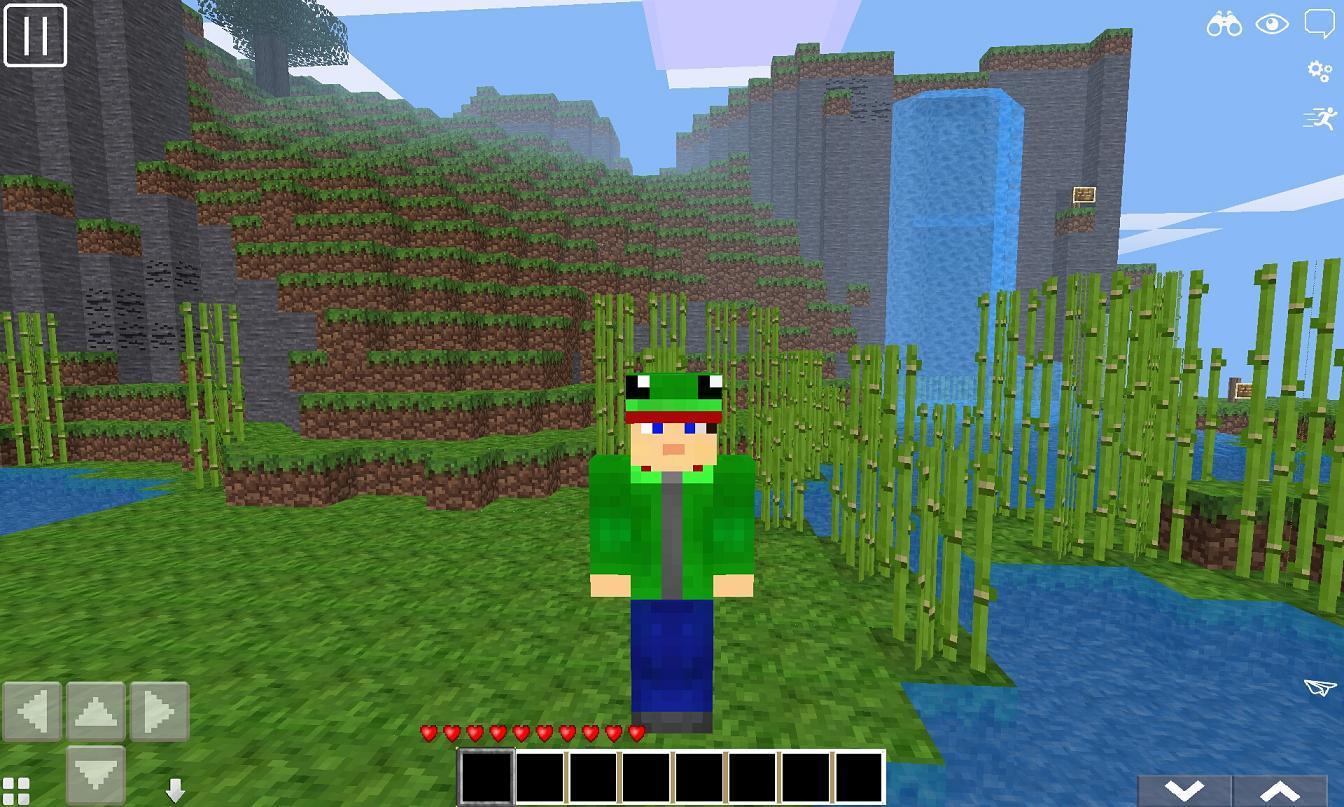Activate the sprint running icon
1344x807 pixels.
point(1322,118)
